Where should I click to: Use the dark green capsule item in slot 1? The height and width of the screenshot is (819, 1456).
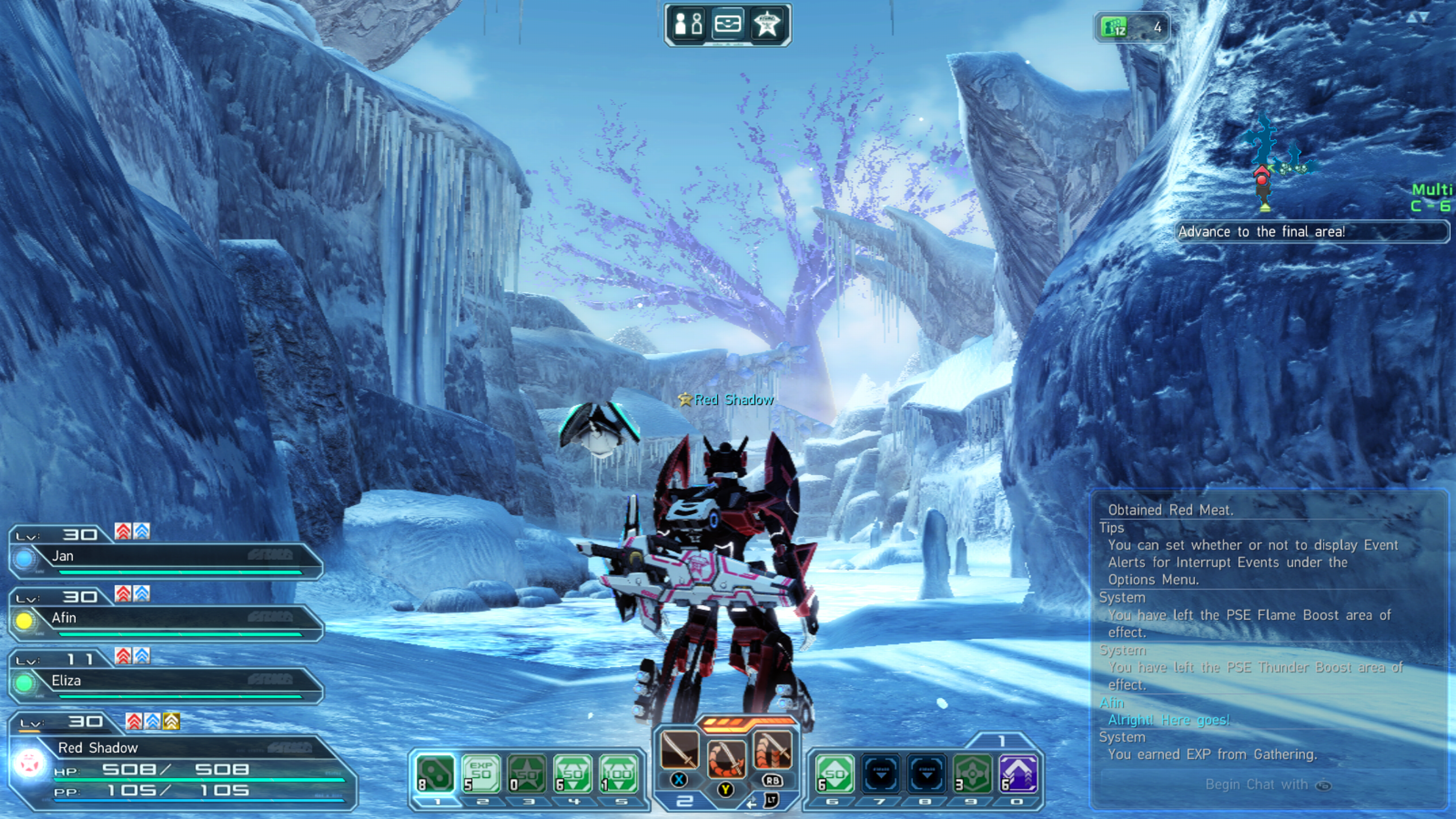point(435,774)
